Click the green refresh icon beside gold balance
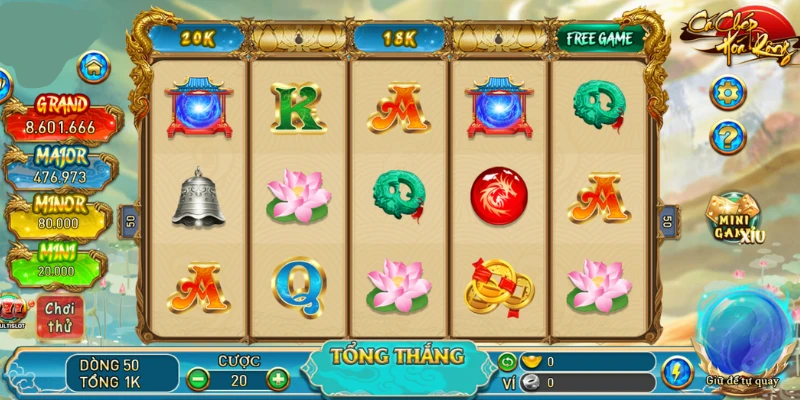 507,361
